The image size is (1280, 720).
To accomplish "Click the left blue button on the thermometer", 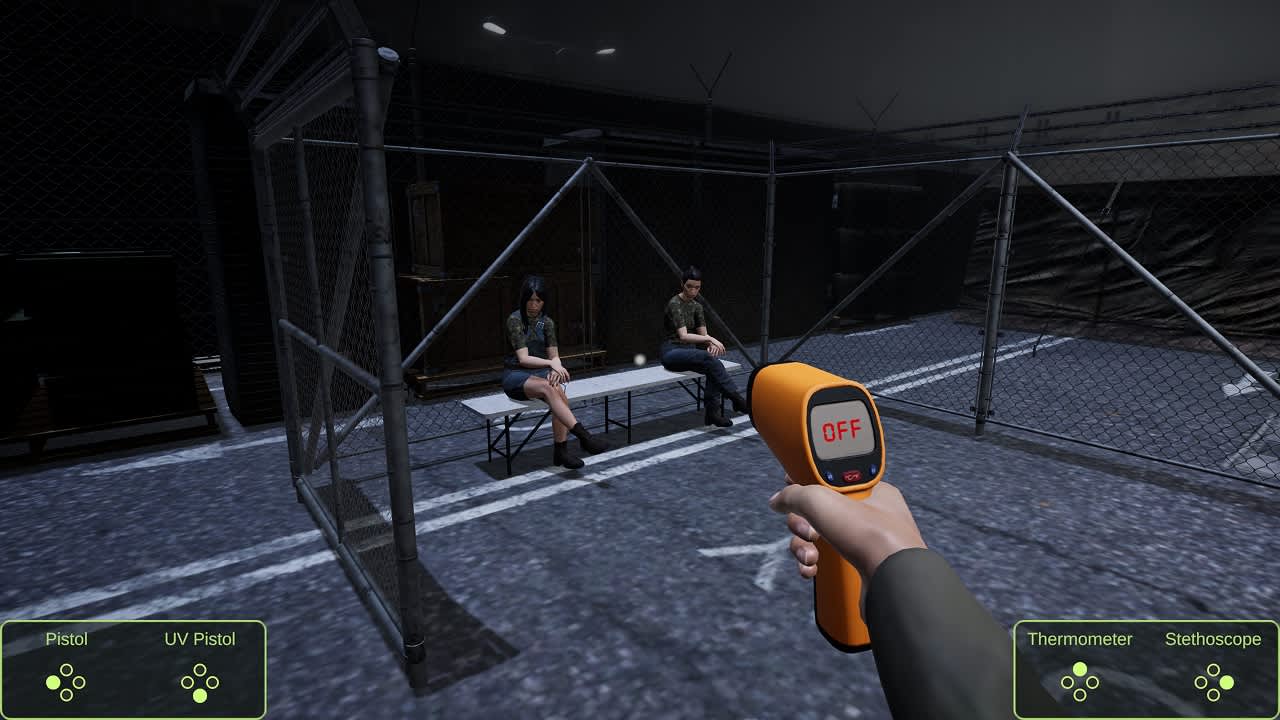I will (830, 475).
